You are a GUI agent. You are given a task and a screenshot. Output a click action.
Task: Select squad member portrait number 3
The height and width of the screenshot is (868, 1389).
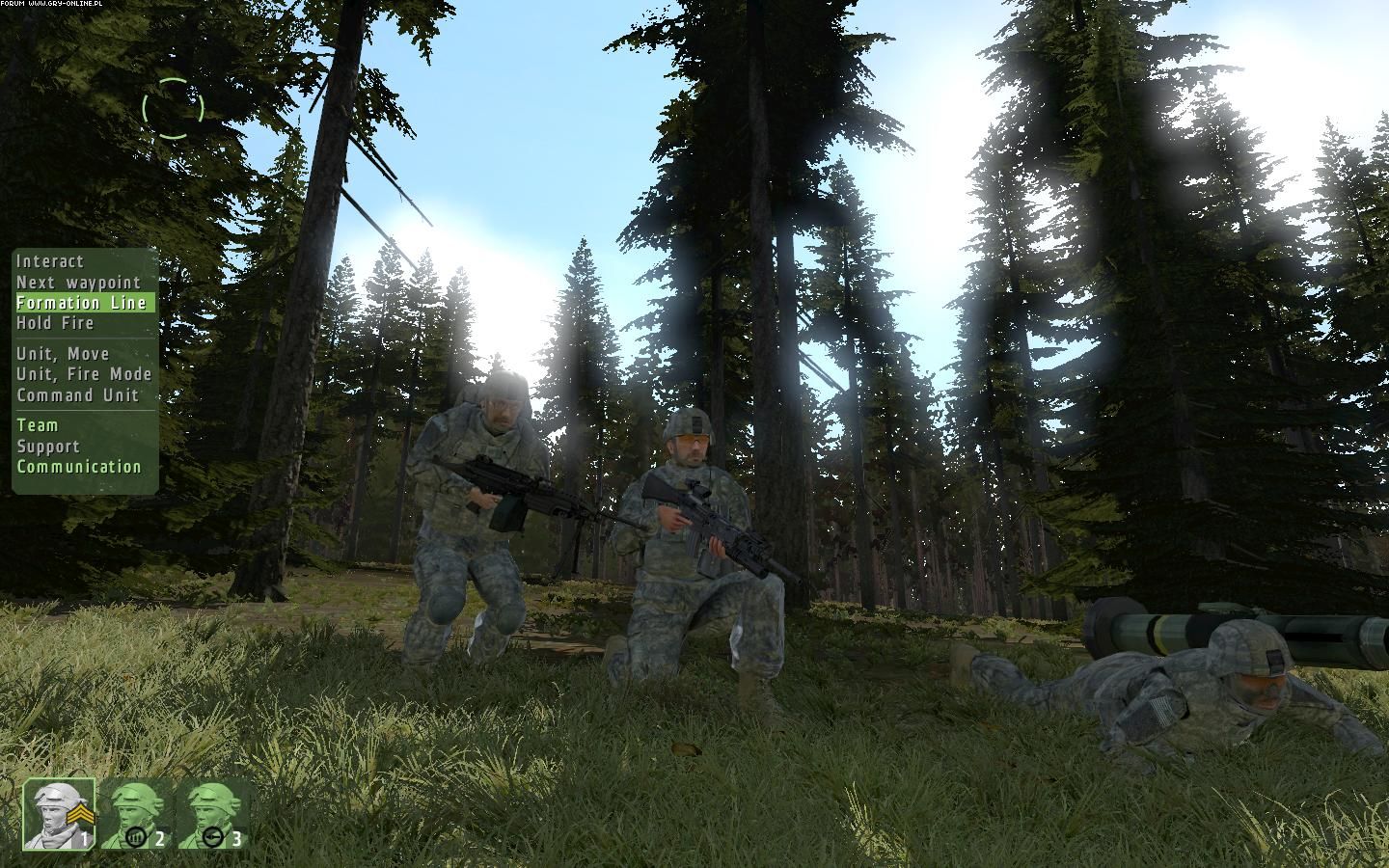click(x=212, y=815)
